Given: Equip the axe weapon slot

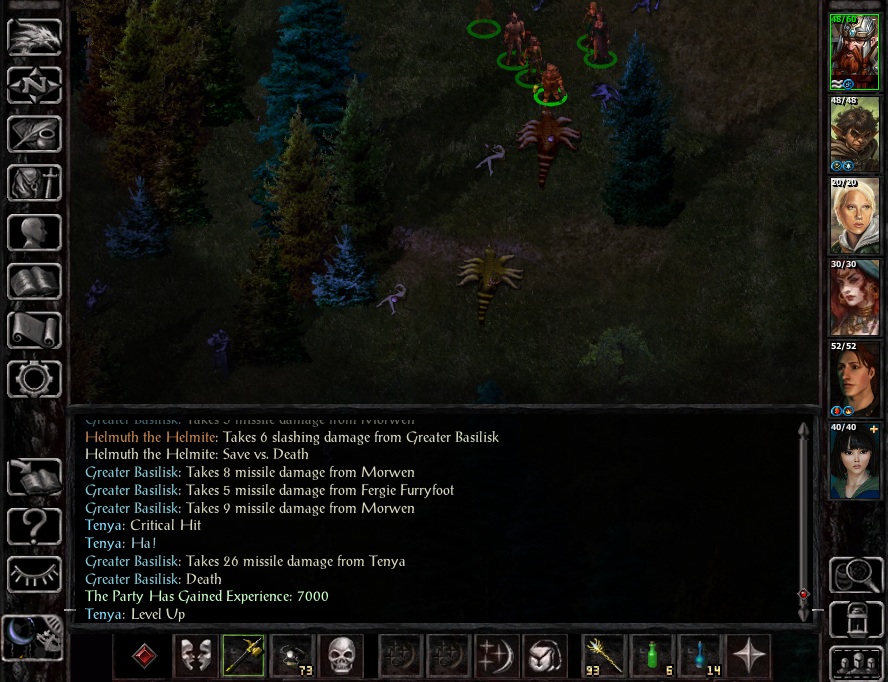Looking at the screenshot, I should 243,655.
